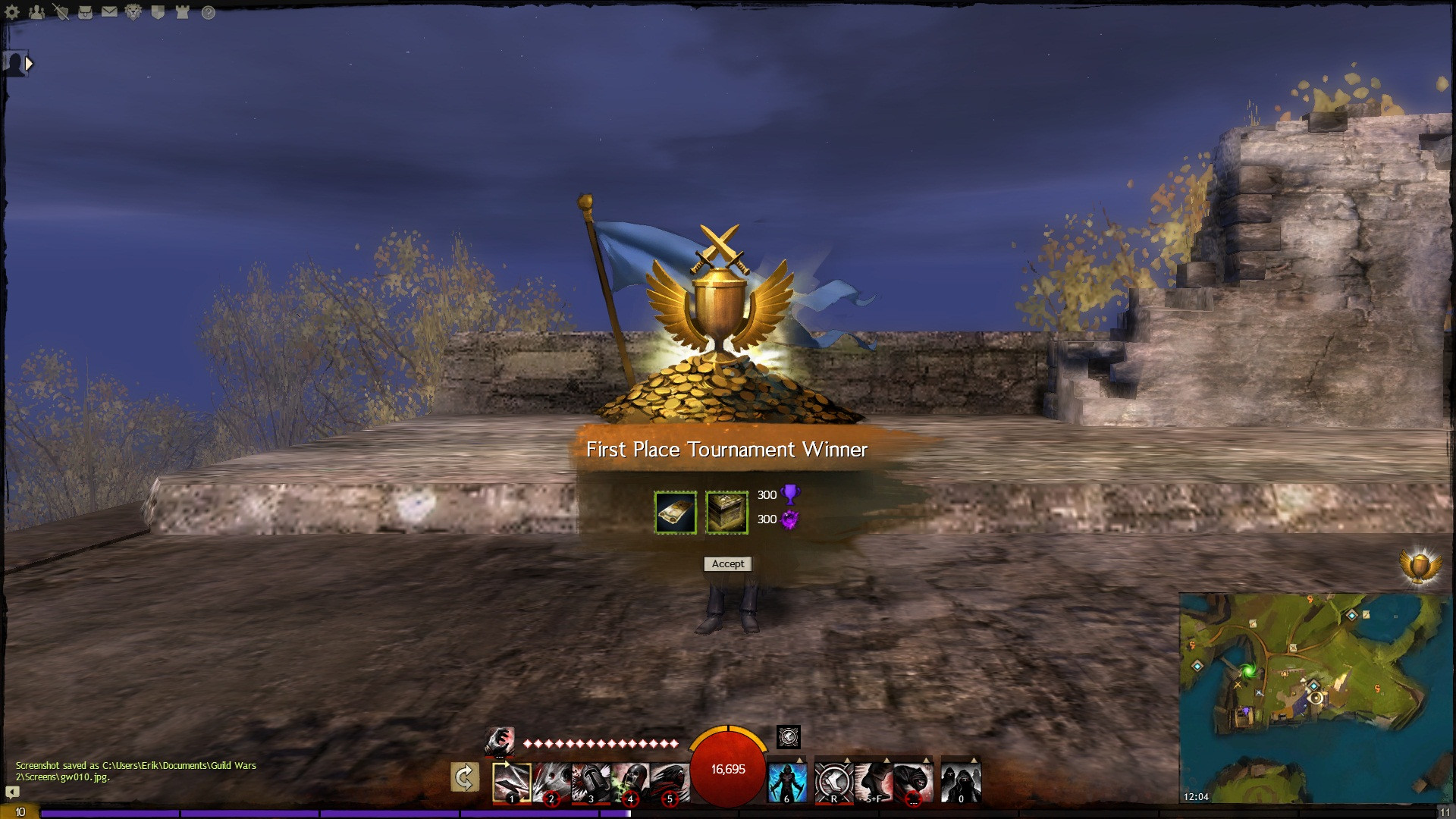Open the Black Lion Trading Company
Viewport: 1456px width, 819px height.
point(133,12)
